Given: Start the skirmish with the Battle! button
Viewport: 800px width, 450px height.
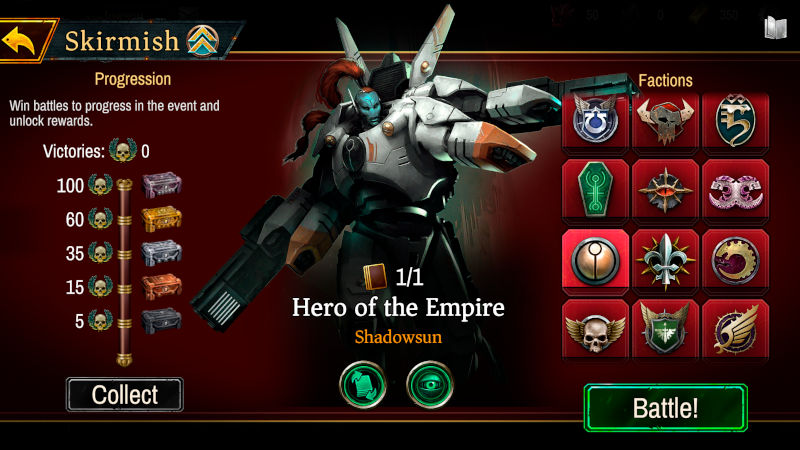Looking at the screenshot, I should (x=665, y=407).
